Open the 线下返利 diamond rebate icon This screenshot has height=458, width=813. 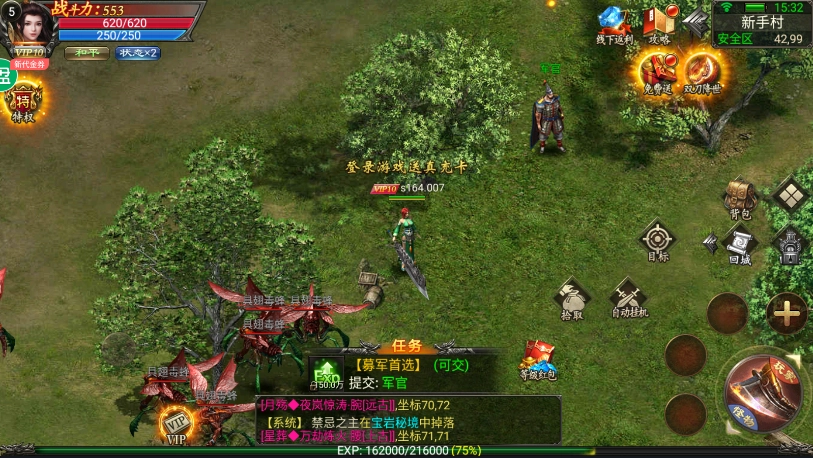(614, 24)
